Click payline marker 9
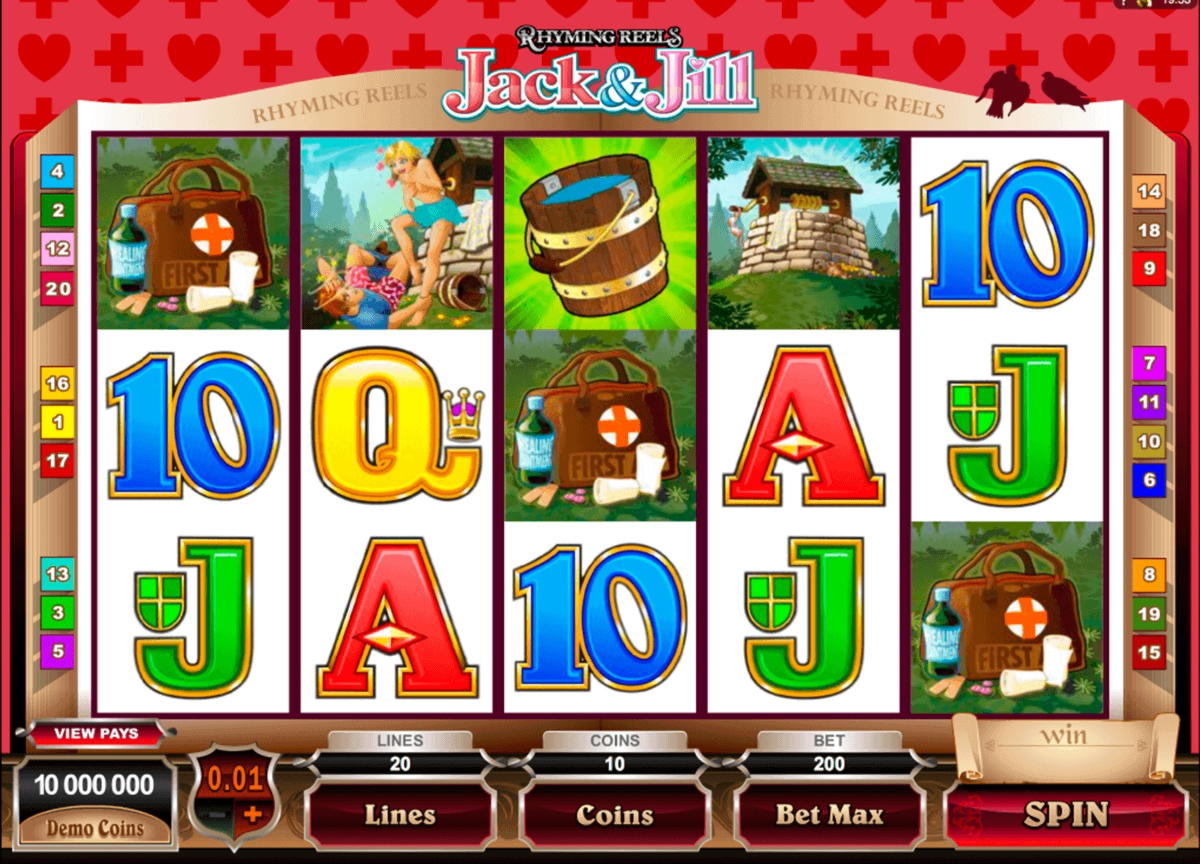This screenshot has width=1200, height=864. coord(1149,269)
